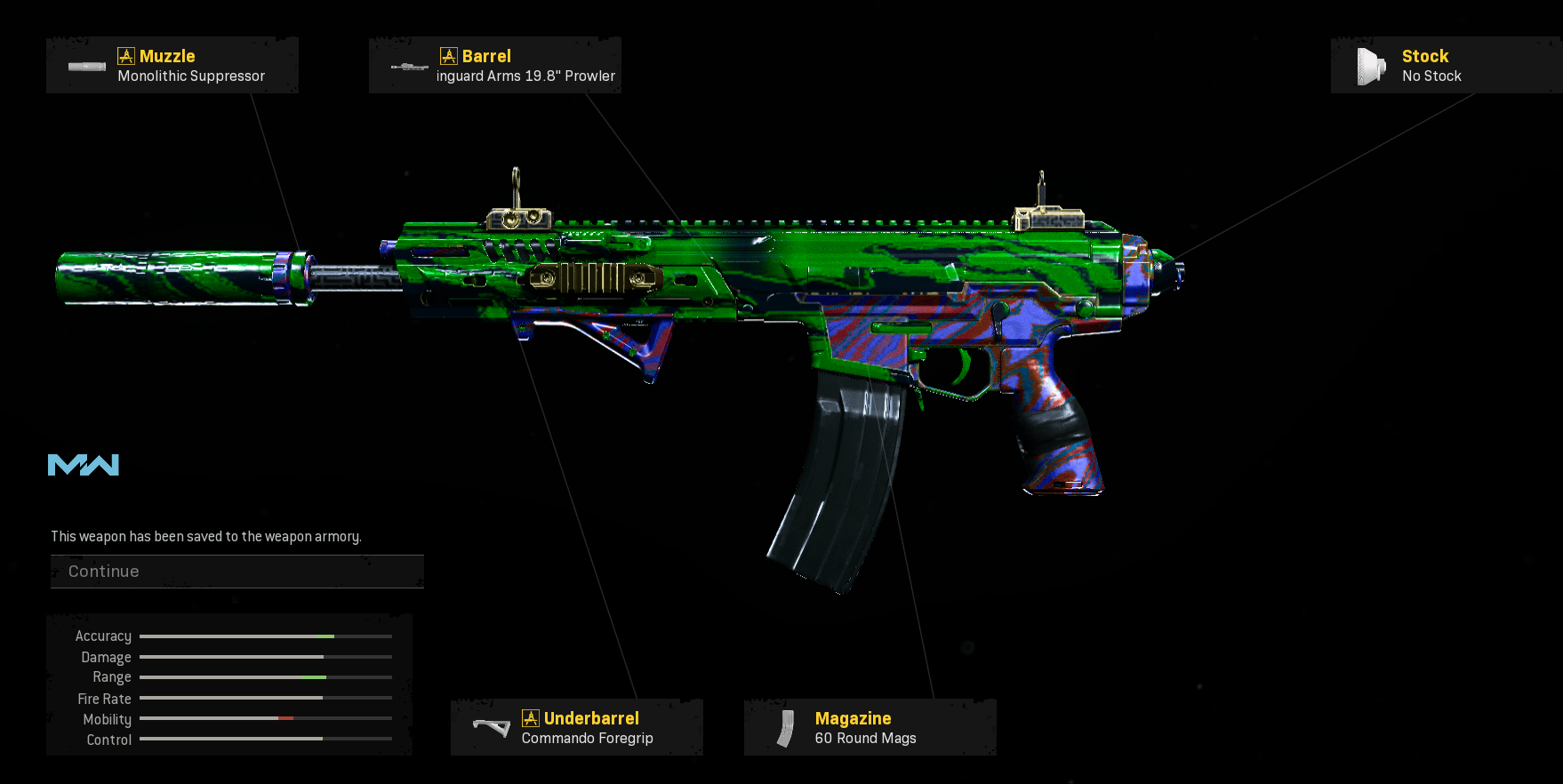Click the Continue button
Viewport: 1563px width, 784px height.
pyautogui.click(x=236, y=572)
